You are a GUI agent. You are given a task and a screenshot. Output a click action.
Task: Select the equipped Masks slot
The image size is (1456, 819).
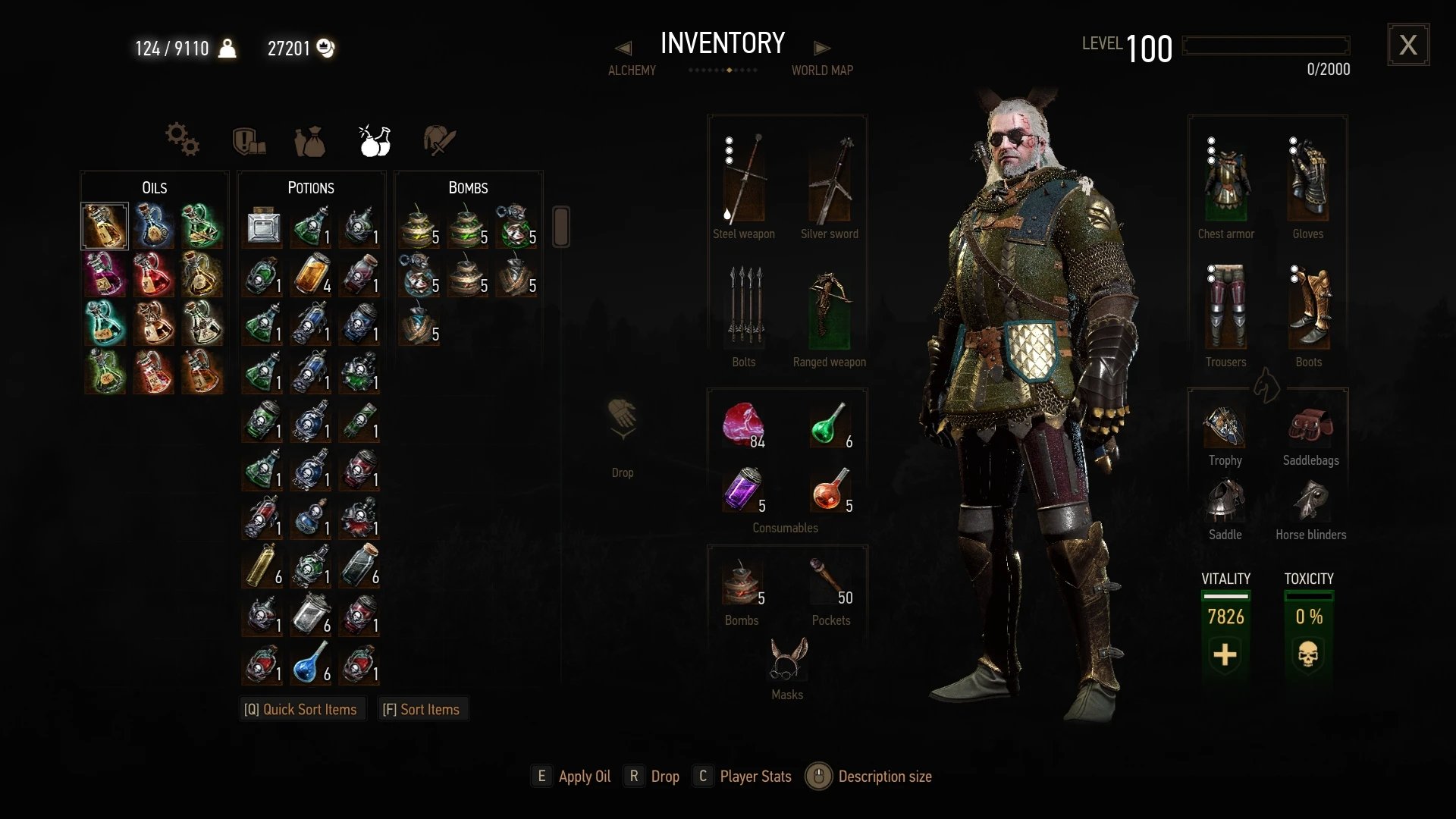[788, 659]
